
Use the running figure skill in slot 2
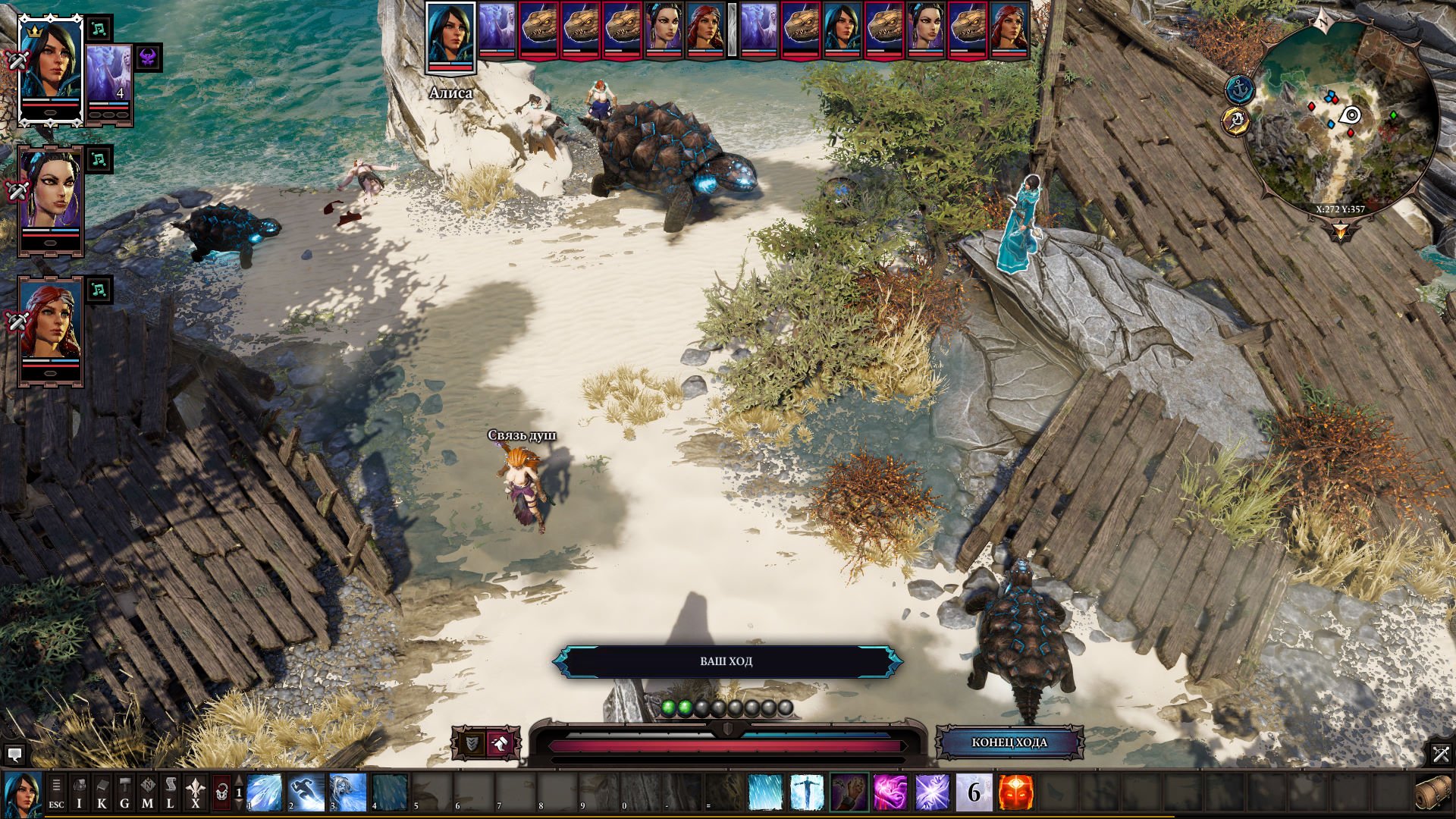[306, 792]
